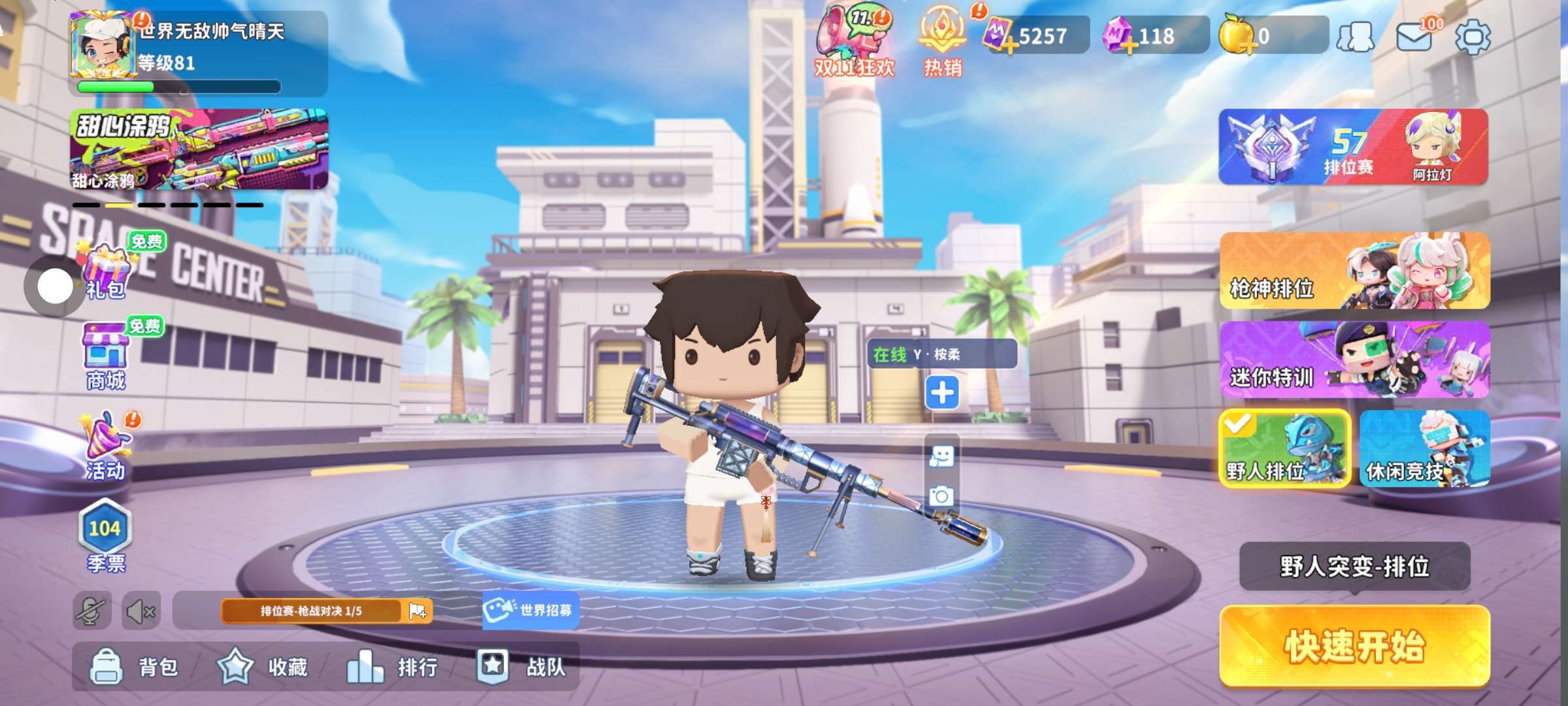The height and width of the screenshot is (706, 1568).
Task: View the 季票 season pass
Action: tap(105, 536)
